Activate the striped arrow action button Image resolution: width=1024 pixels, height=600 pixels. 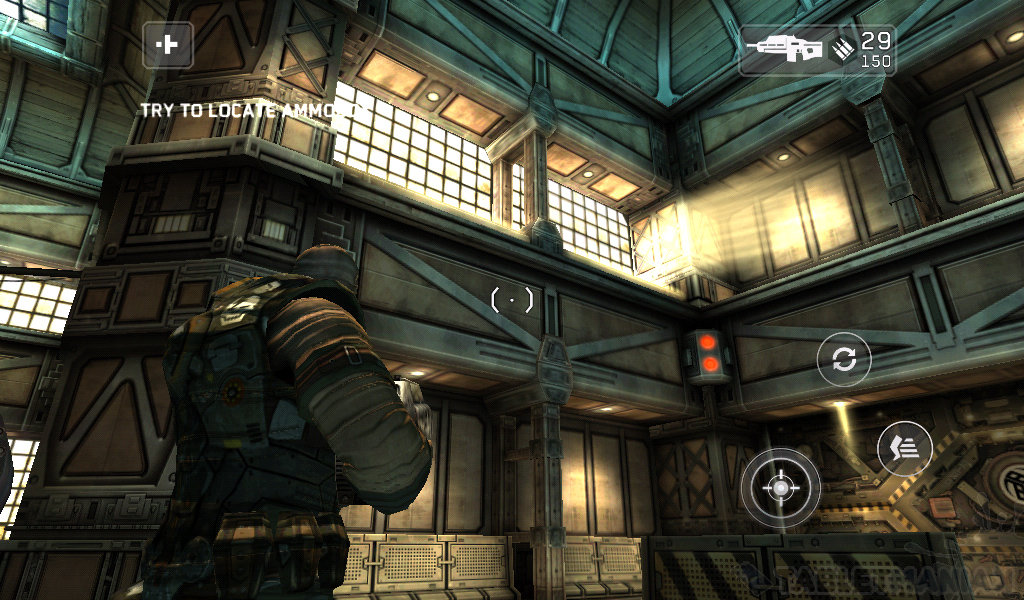pyautogui.click(x=904, y=449)
